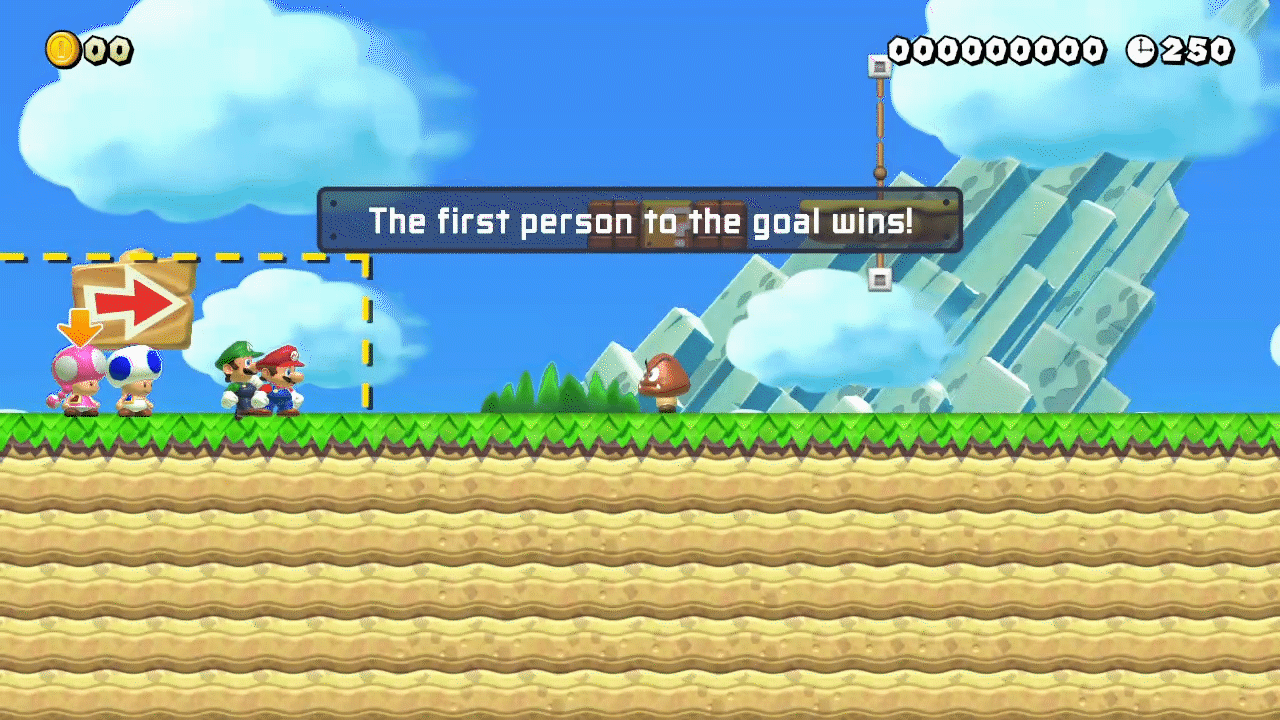Click the timer countdown readout
Viewport: 1280px width, 720px height.
click(1195, 49)
